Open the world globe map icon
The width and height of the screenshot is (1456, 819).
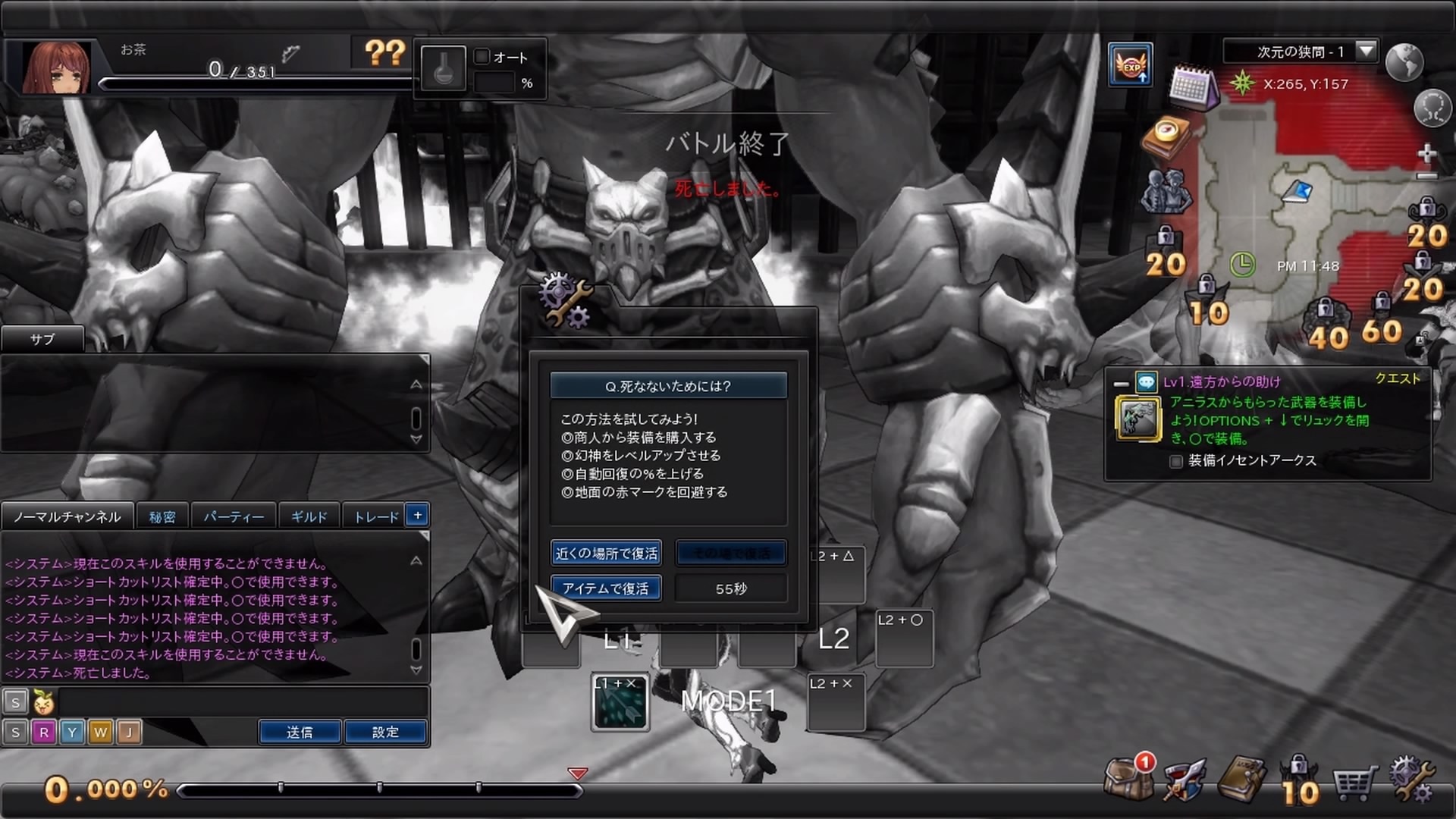[1404, 61]
